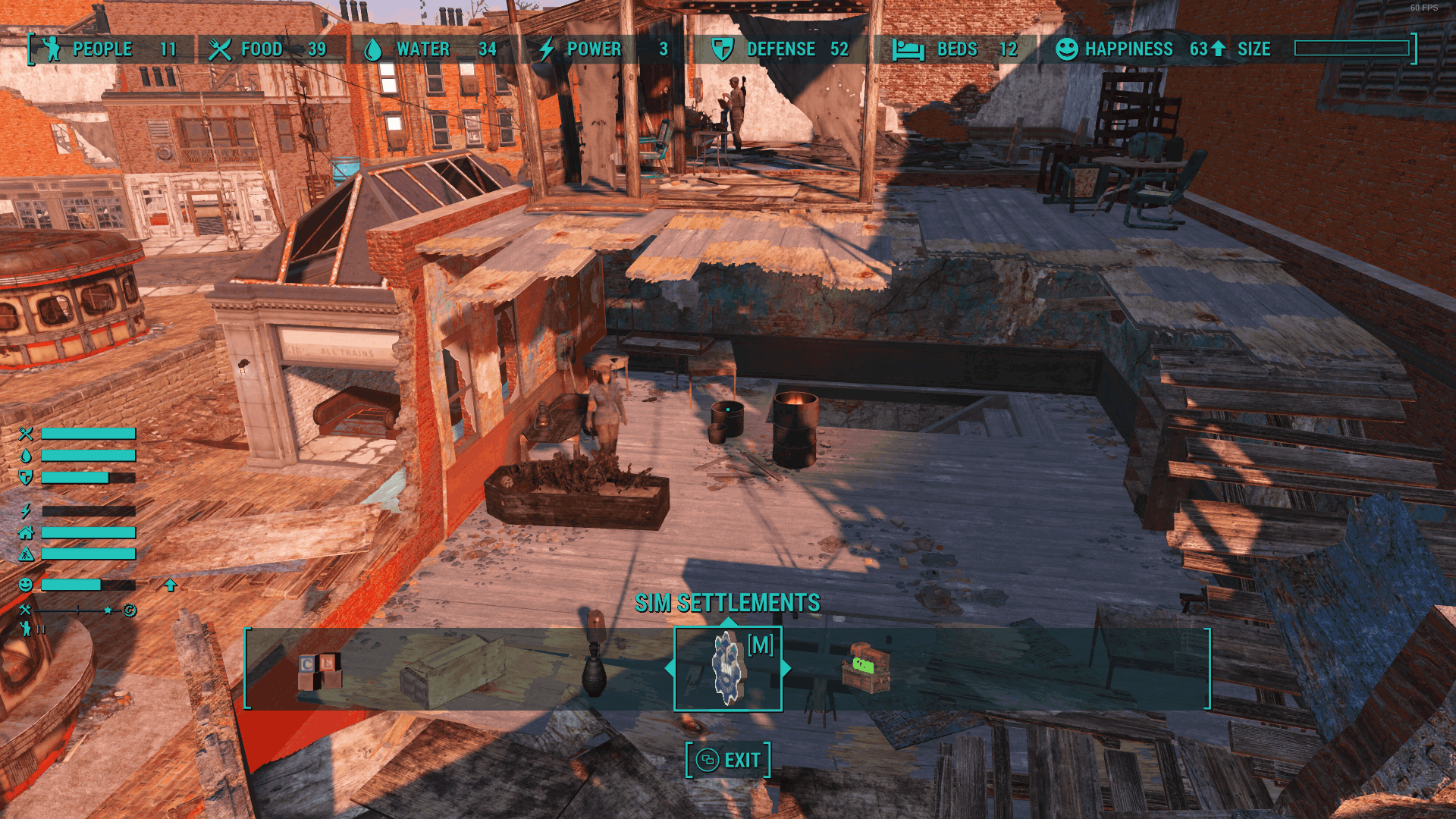Select the toy alphabet blocks category
This screenshot has width=1456, height=819.
click(x=319, y=670)
